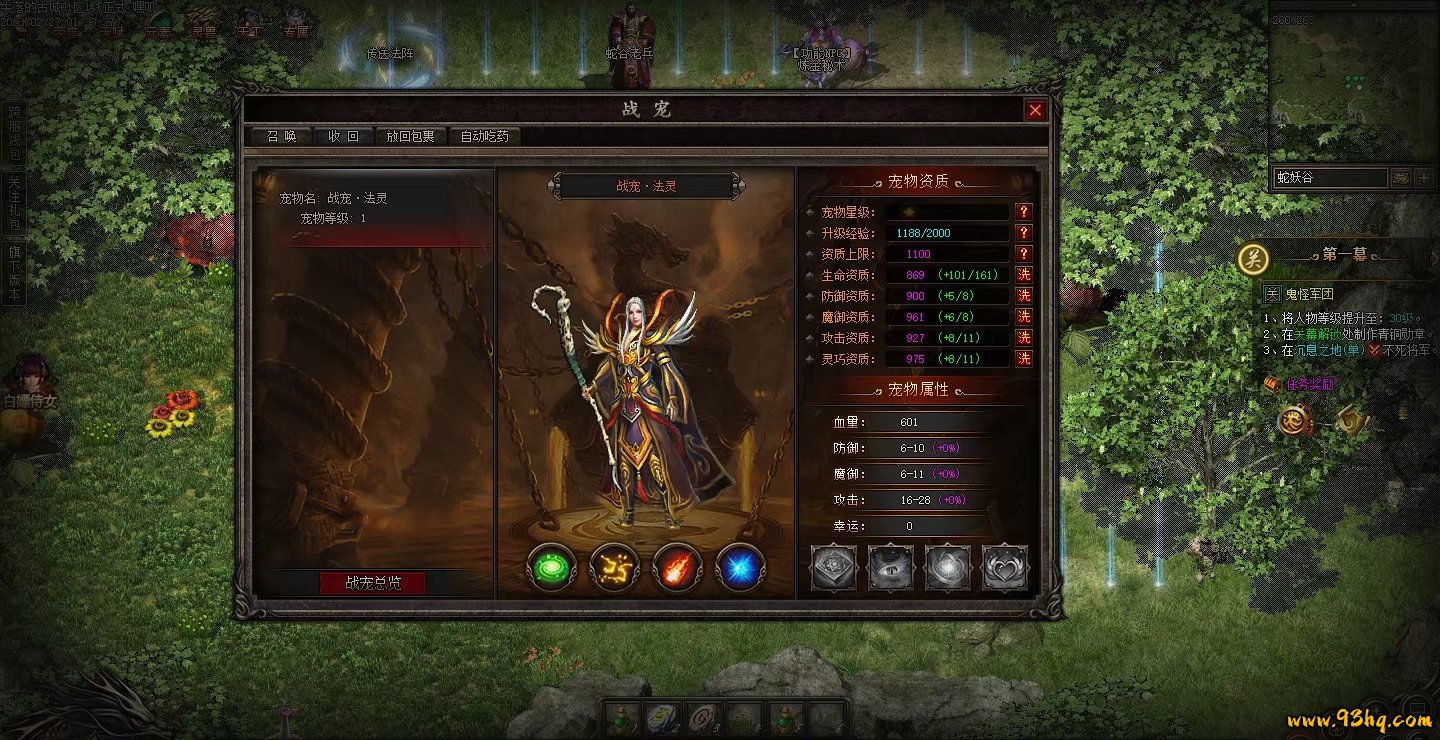Viewport: 1440px width, 740px height.
Task: Reroll the 攻击资质 aptitude with 洗
Action: 1023,338
